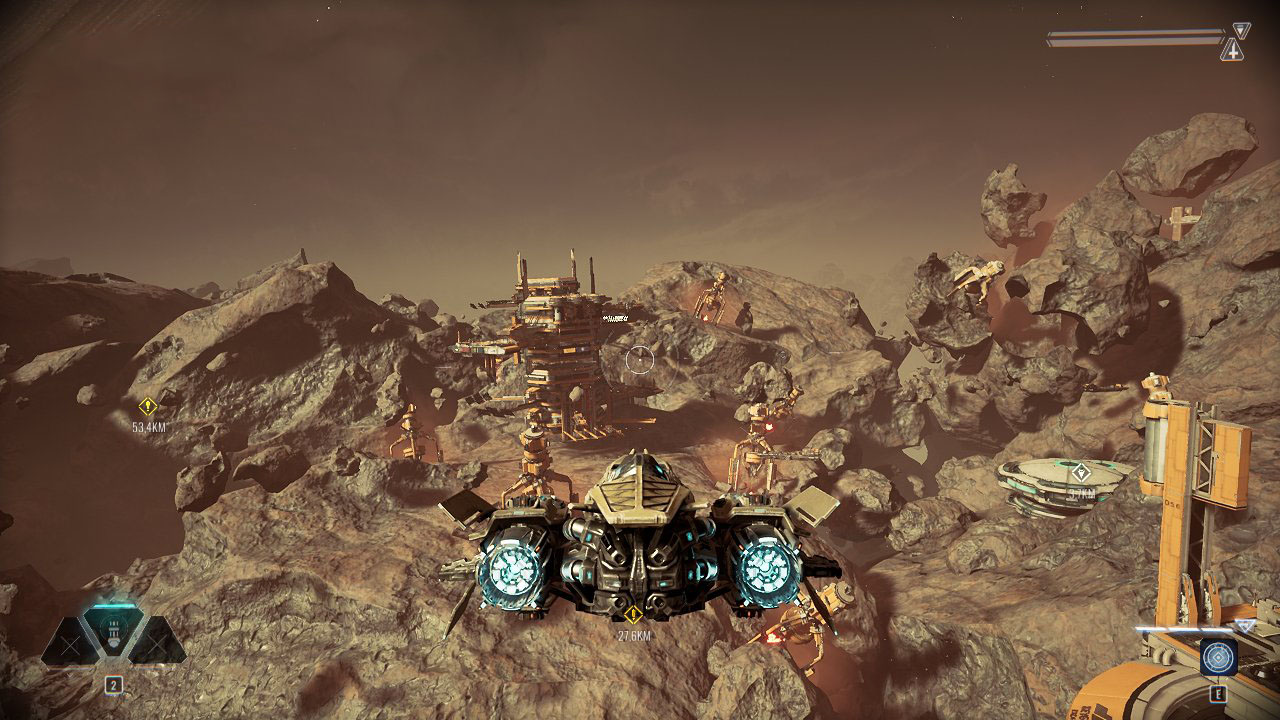Target the white marker over the landing pad
The width and height of the screenshot is (1280, 720).
[1081, 472]
